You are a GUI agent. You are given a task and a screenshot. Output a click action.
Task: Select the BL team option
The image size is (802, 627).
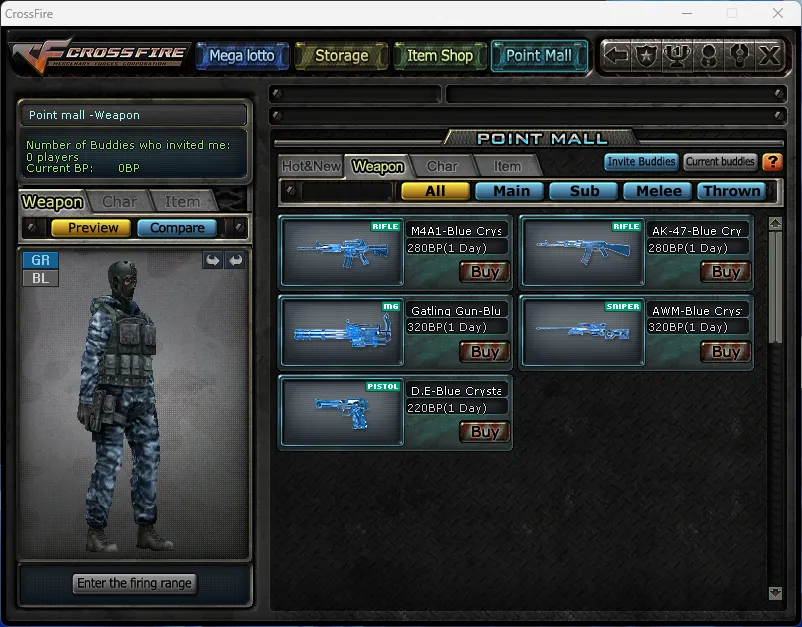click(x=40, y=278)
